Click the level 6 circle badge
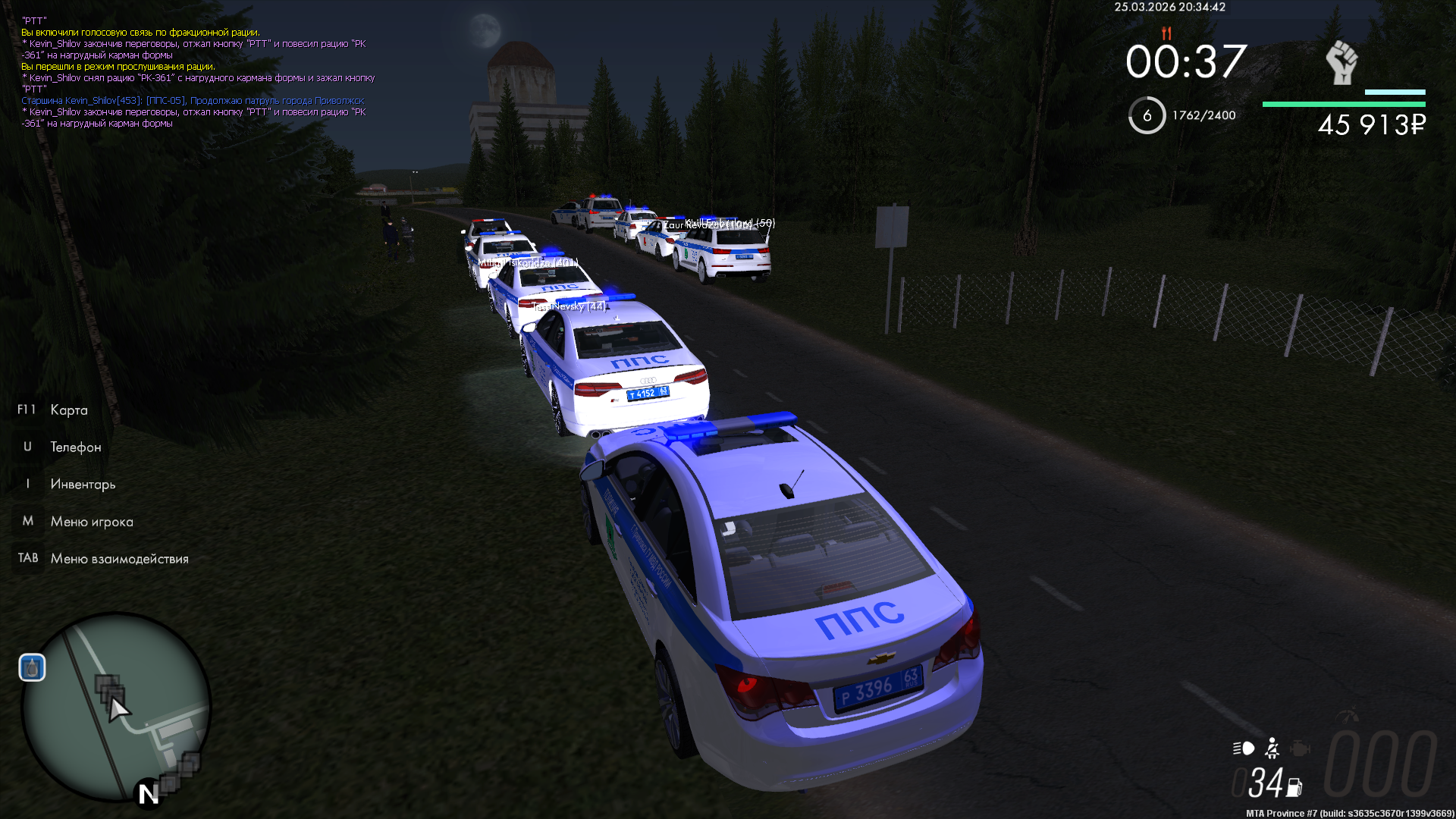The height and width of the screenshot is (819, 1456). 1147,115
